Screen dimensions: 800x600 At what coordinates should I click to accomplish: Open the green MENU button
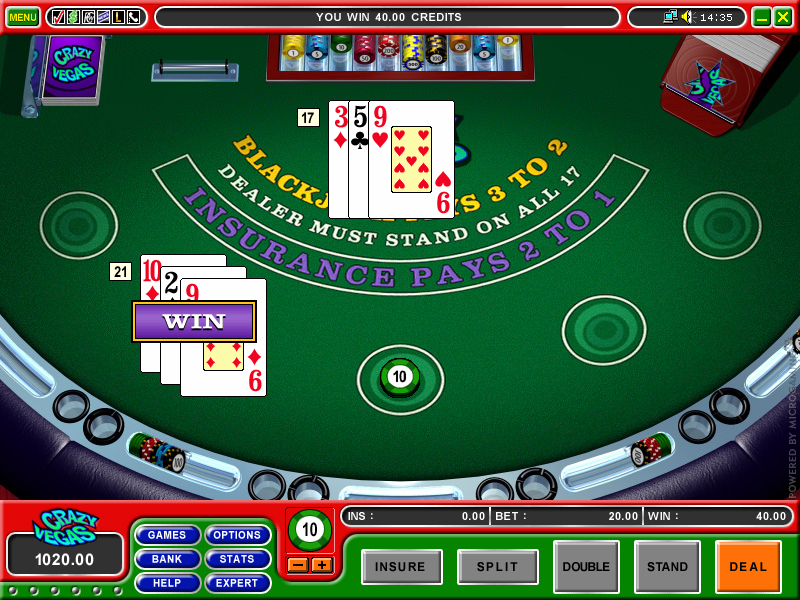pos(22,17)
